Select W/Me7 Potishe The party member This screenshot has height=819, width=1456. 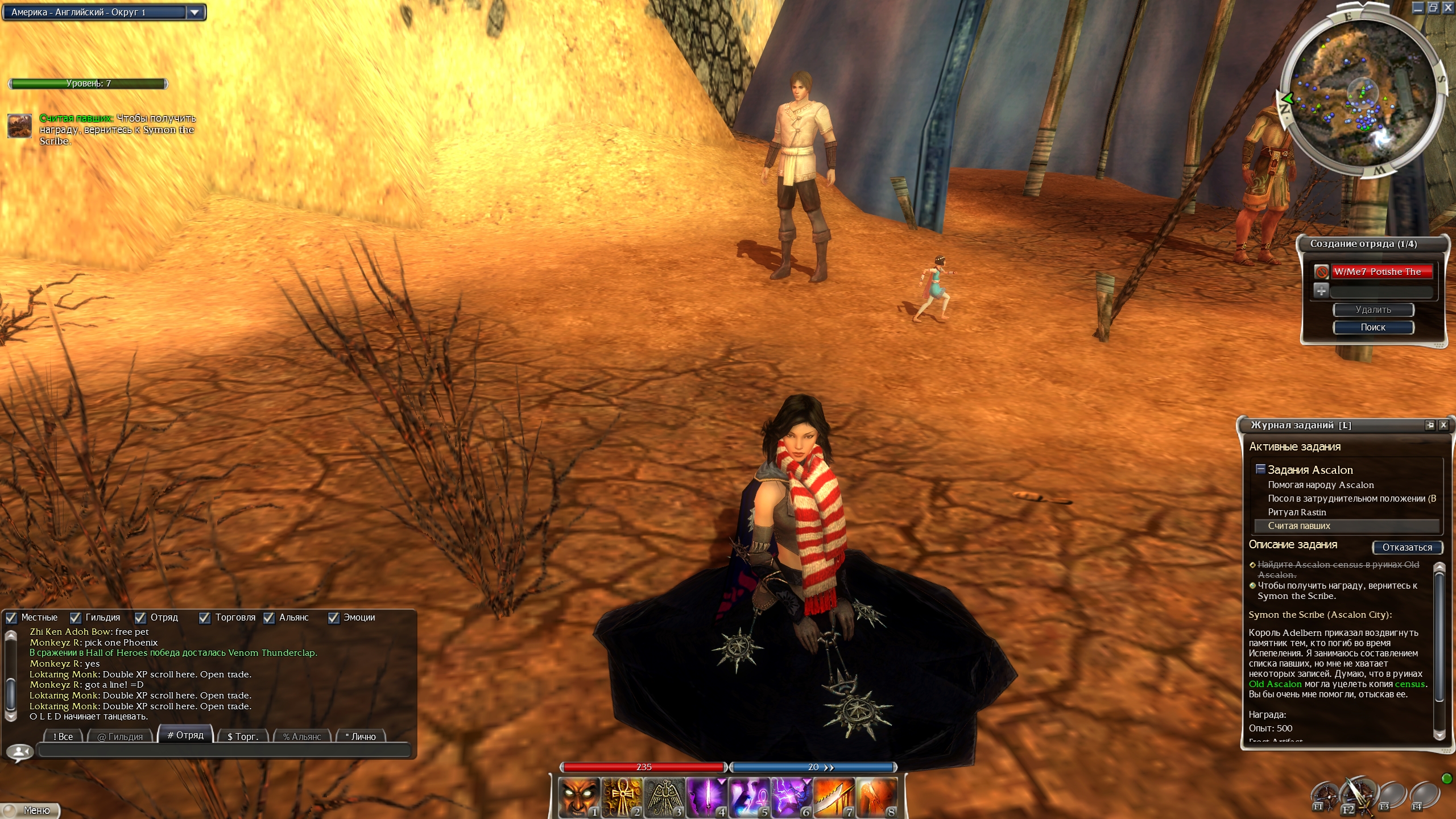(x=1381, y=272)
